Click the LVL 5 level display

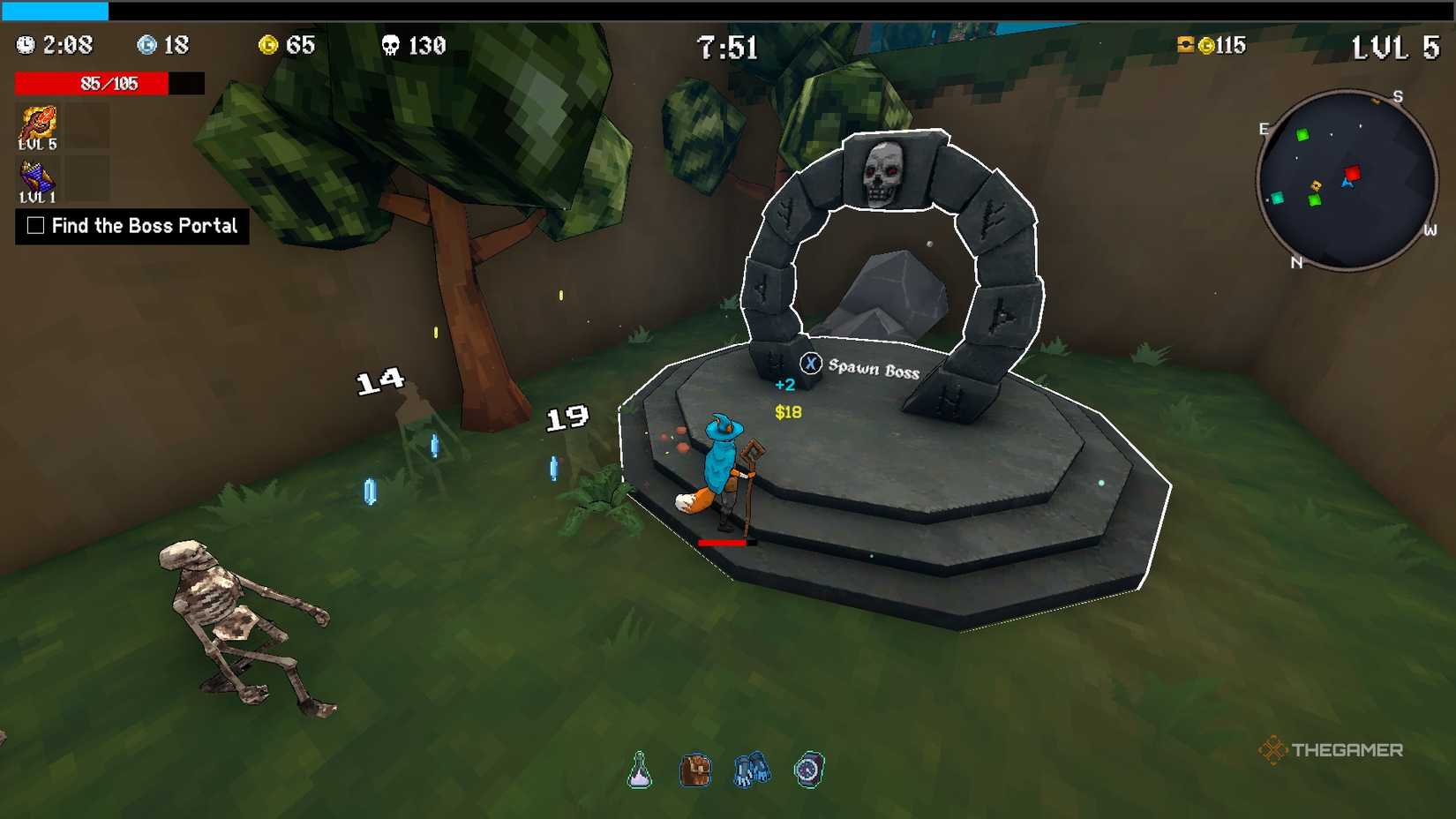click(x=1396, y=47)
